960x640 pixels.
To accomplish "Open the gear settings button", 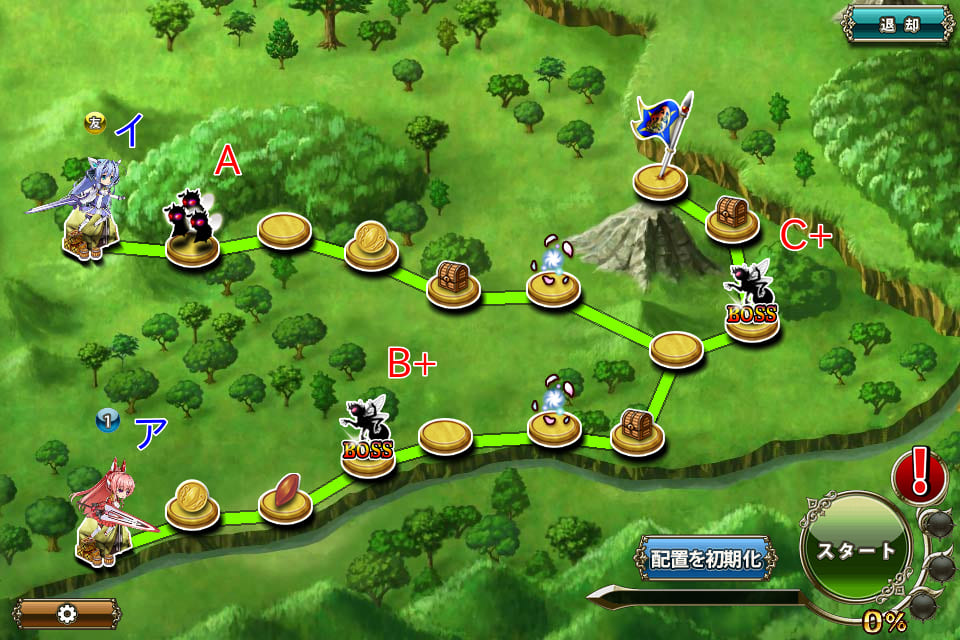I will (x=66, y=613).
